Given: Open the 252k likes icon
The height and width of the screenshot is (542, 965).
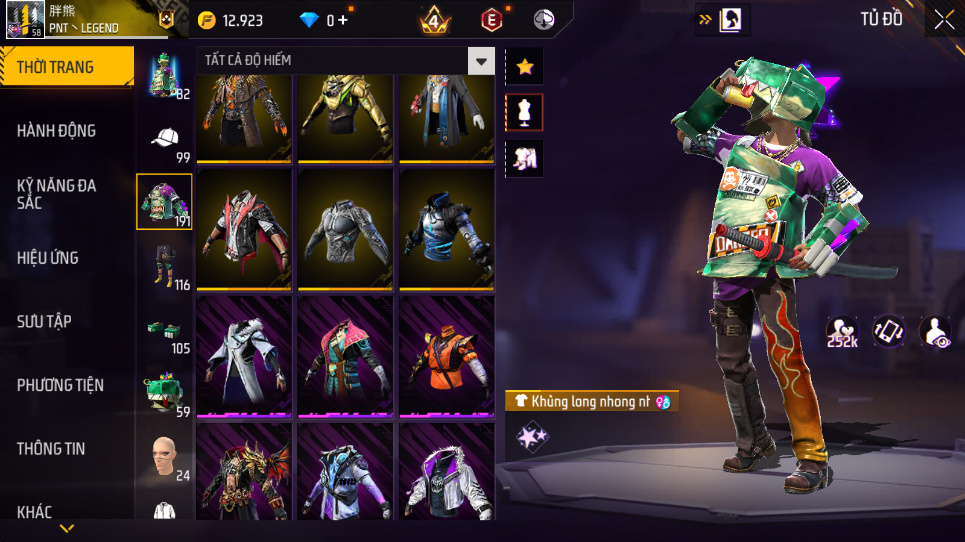Looking at the screenshot, I should point(842,332).
